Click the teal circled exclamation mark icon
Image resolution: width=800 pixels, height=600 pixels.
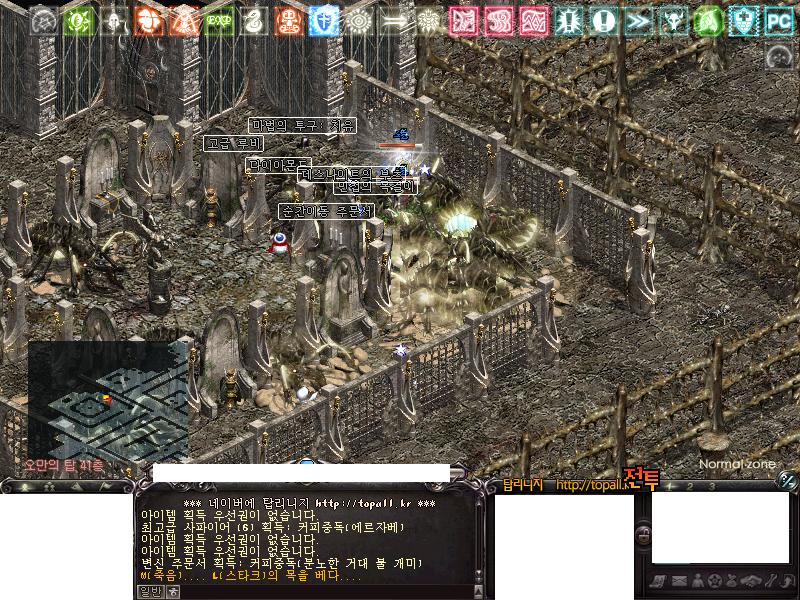pos(604,19)
